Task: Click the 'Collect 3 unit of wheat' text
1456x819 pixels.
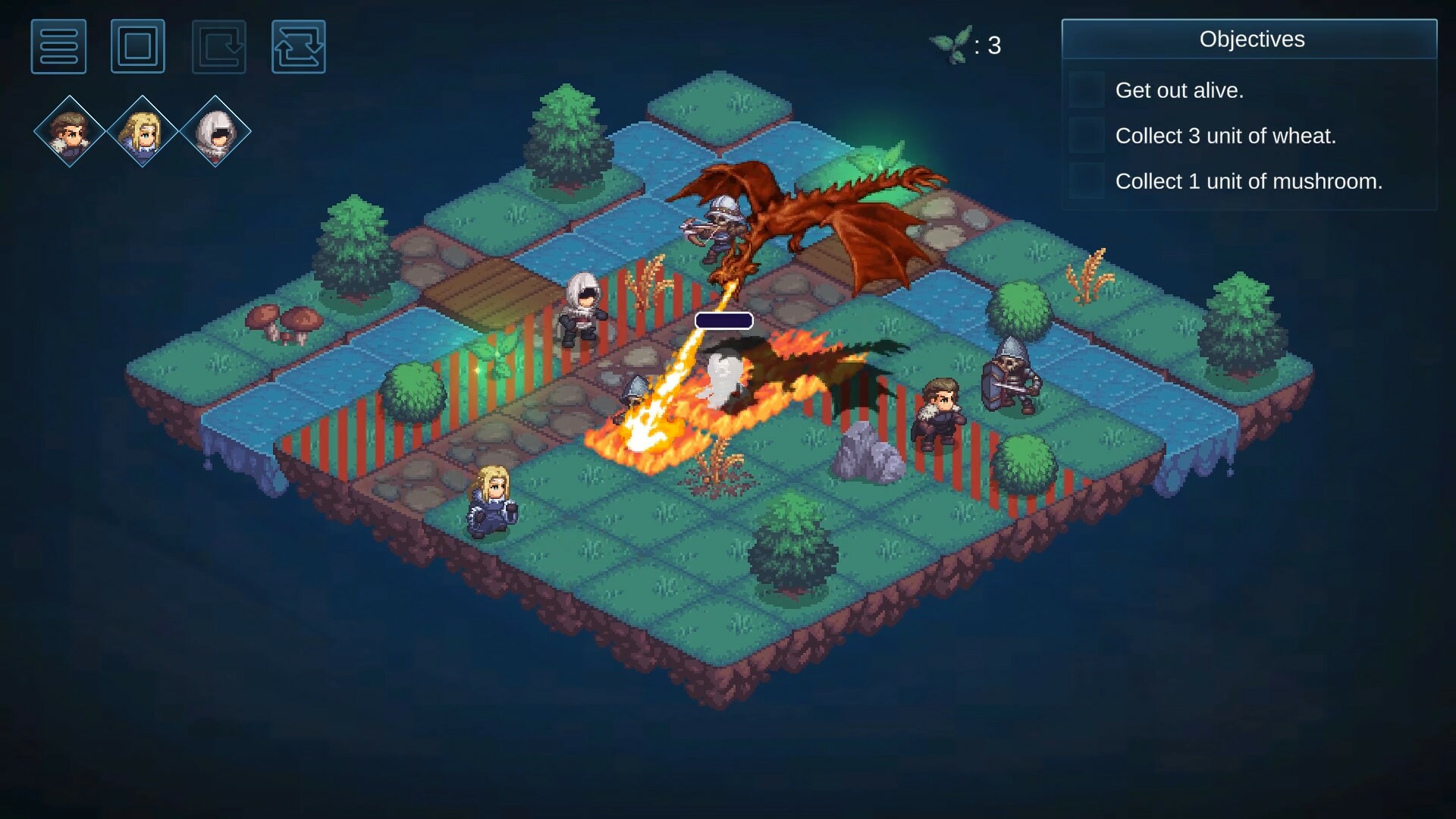Action: 1225,136
